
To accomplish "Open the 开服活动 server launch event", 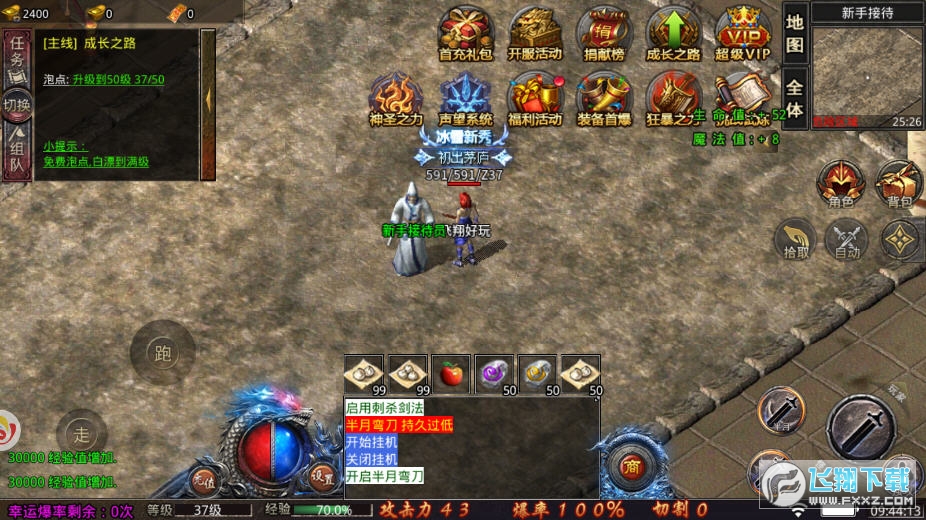I will point(535,31).
